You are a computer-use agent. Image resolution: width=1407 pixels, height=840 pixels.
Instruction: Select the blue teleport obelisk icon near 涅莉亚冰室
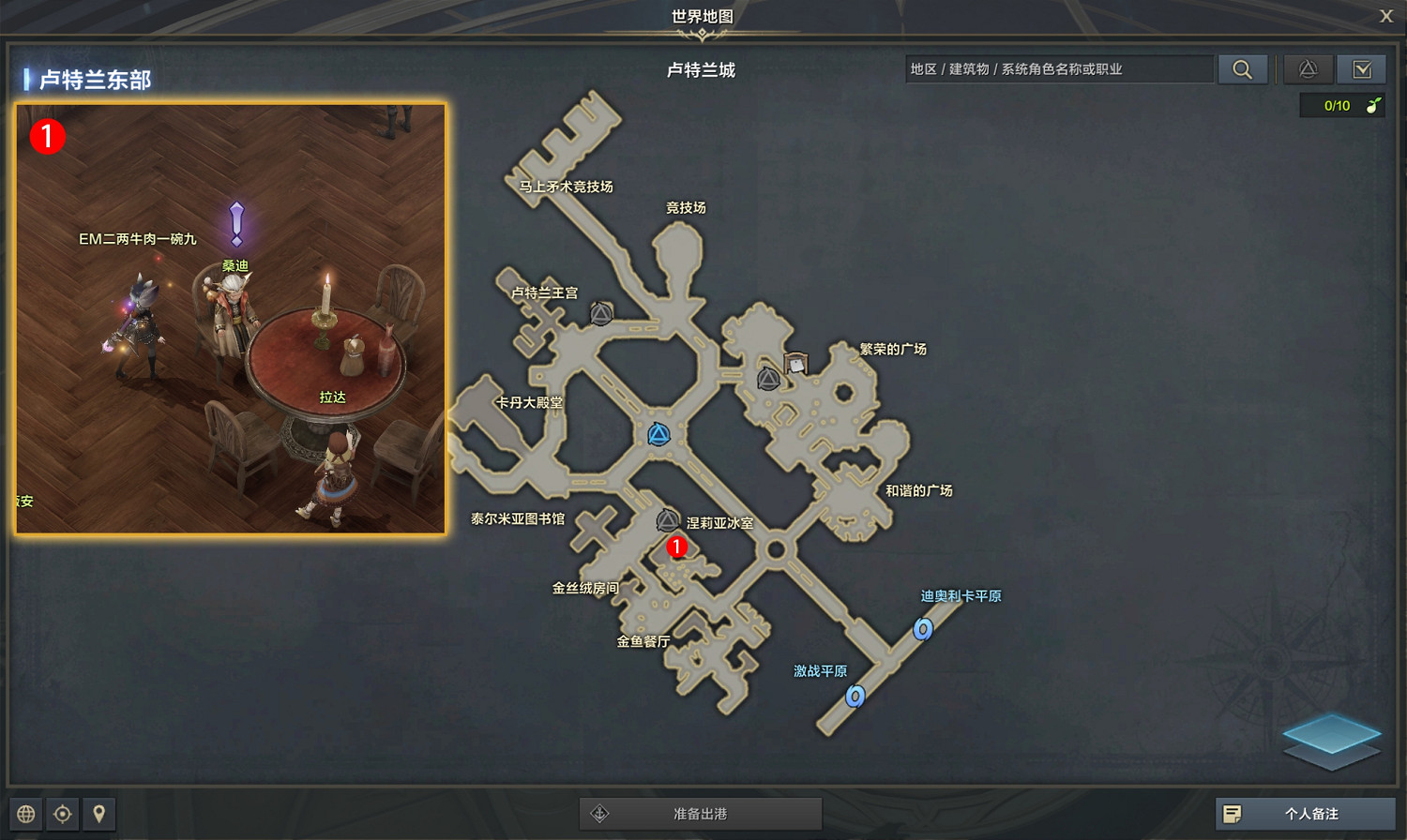click(658, 433)
